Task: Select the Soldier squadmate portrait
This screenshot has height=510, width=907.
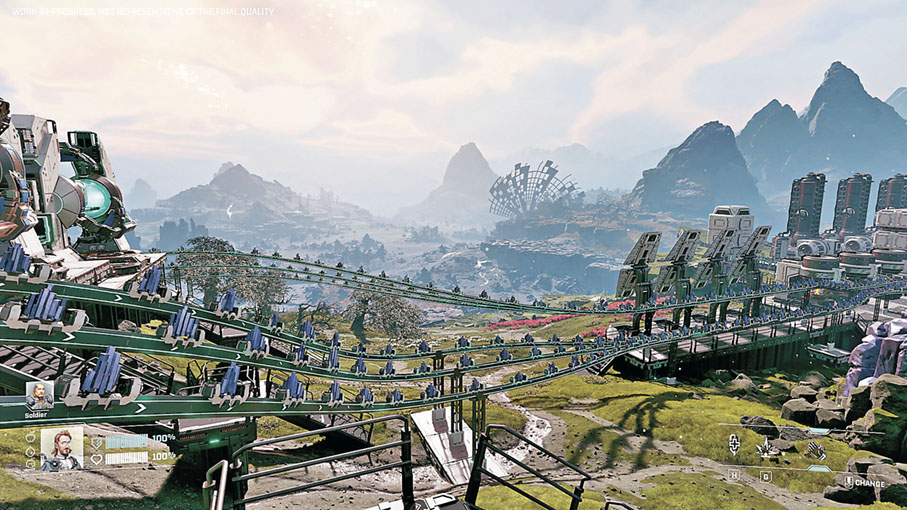Action: 39,394
